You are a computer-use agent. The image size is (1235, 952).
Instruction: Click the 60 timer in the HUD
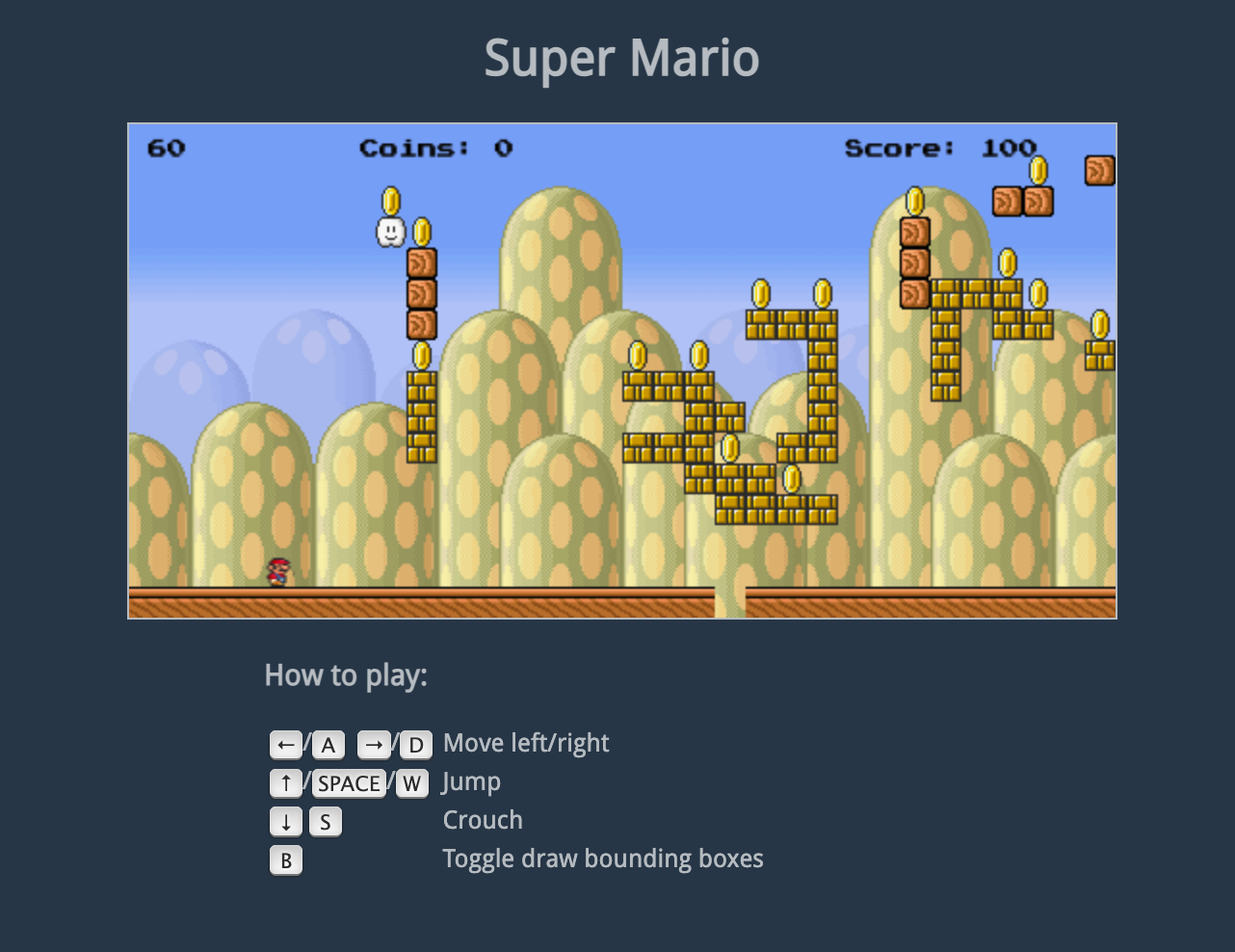pos(164,148)
